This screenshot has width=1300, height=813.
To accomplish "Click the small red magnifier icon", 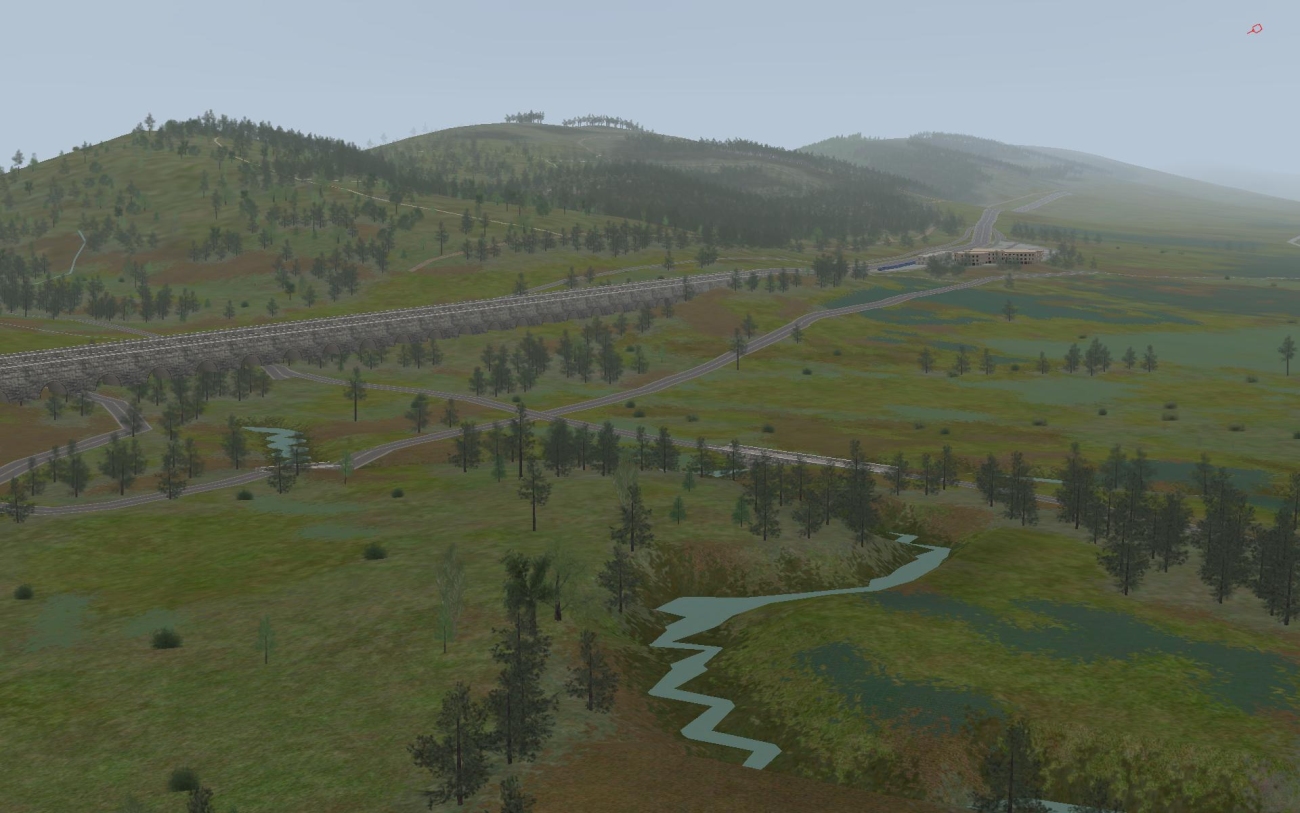I will click(1255, 29).
